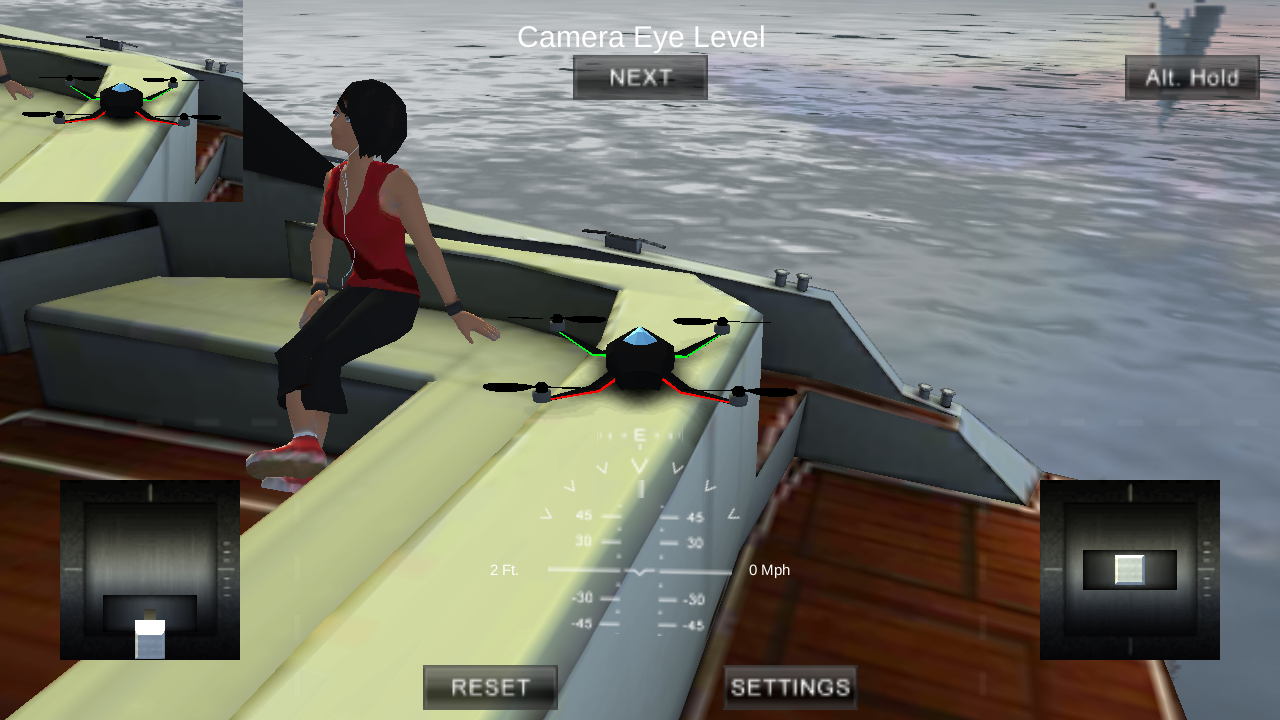Open the SETTINGS panel
Screen dimensions: 1280x720
pos(789,686)
